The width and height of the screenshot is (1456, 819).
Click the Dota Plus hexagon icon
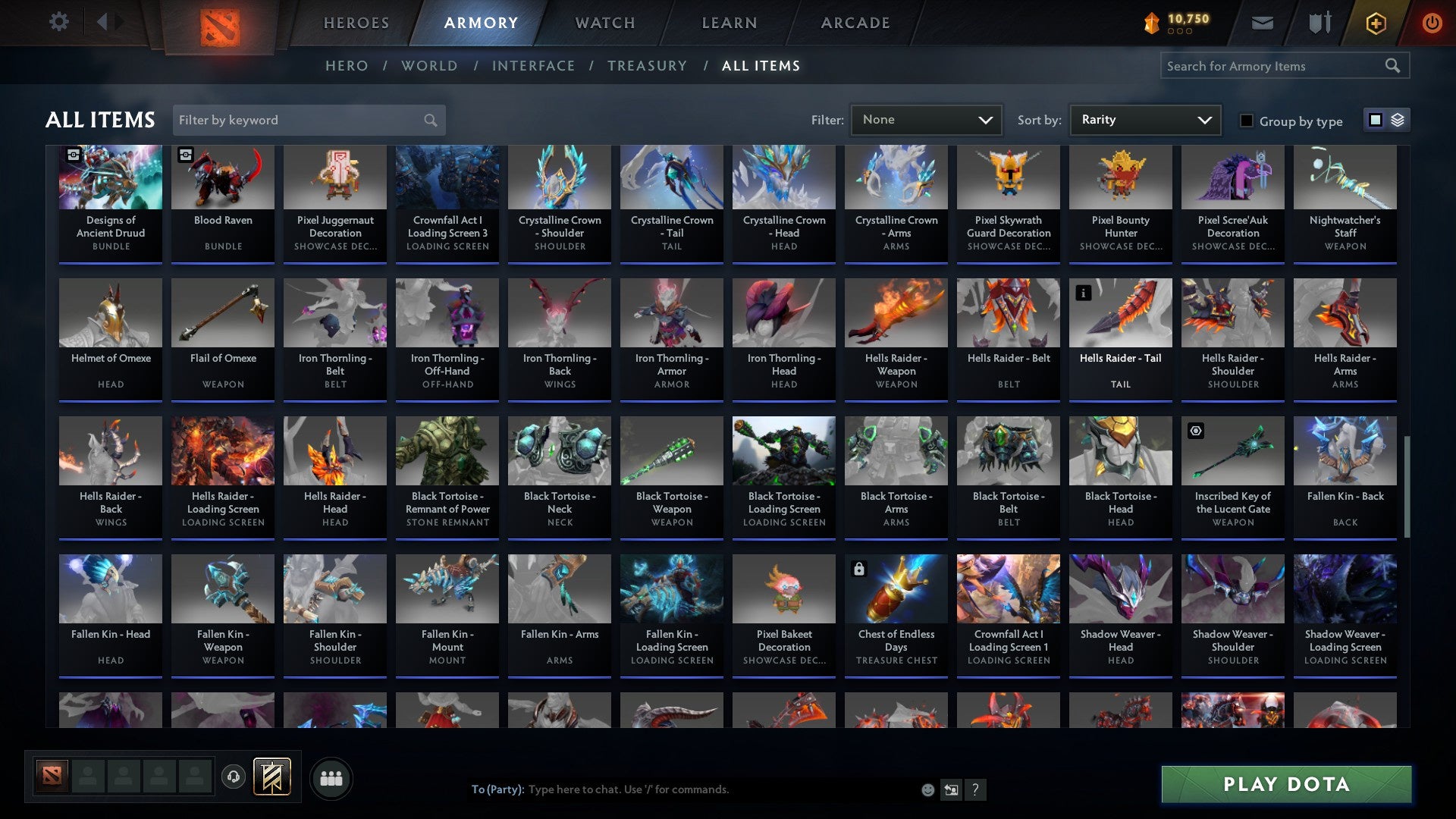pos(1375,23)
